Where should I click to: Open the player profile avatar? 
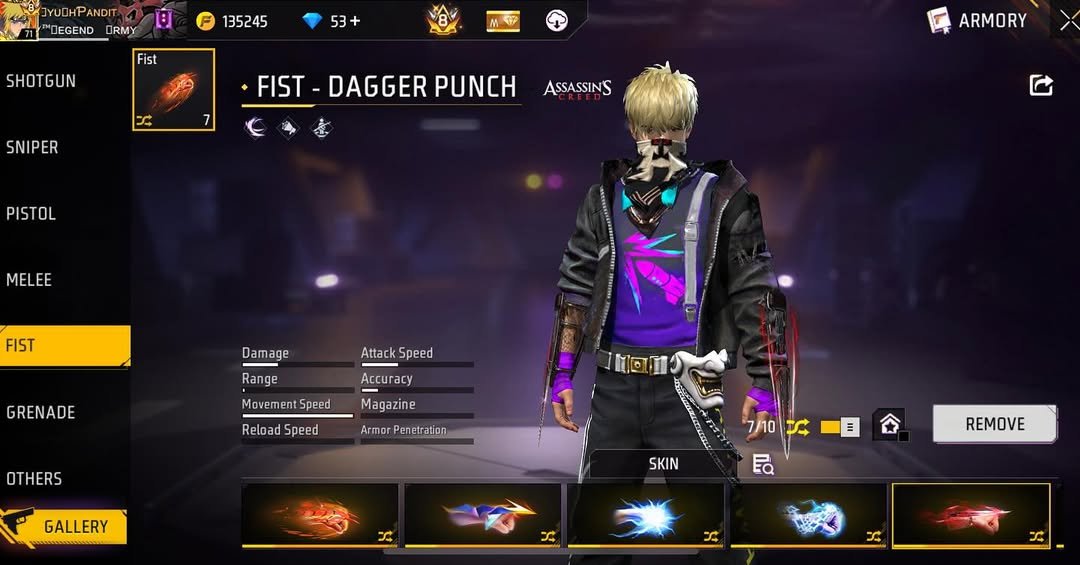point(19,20)
